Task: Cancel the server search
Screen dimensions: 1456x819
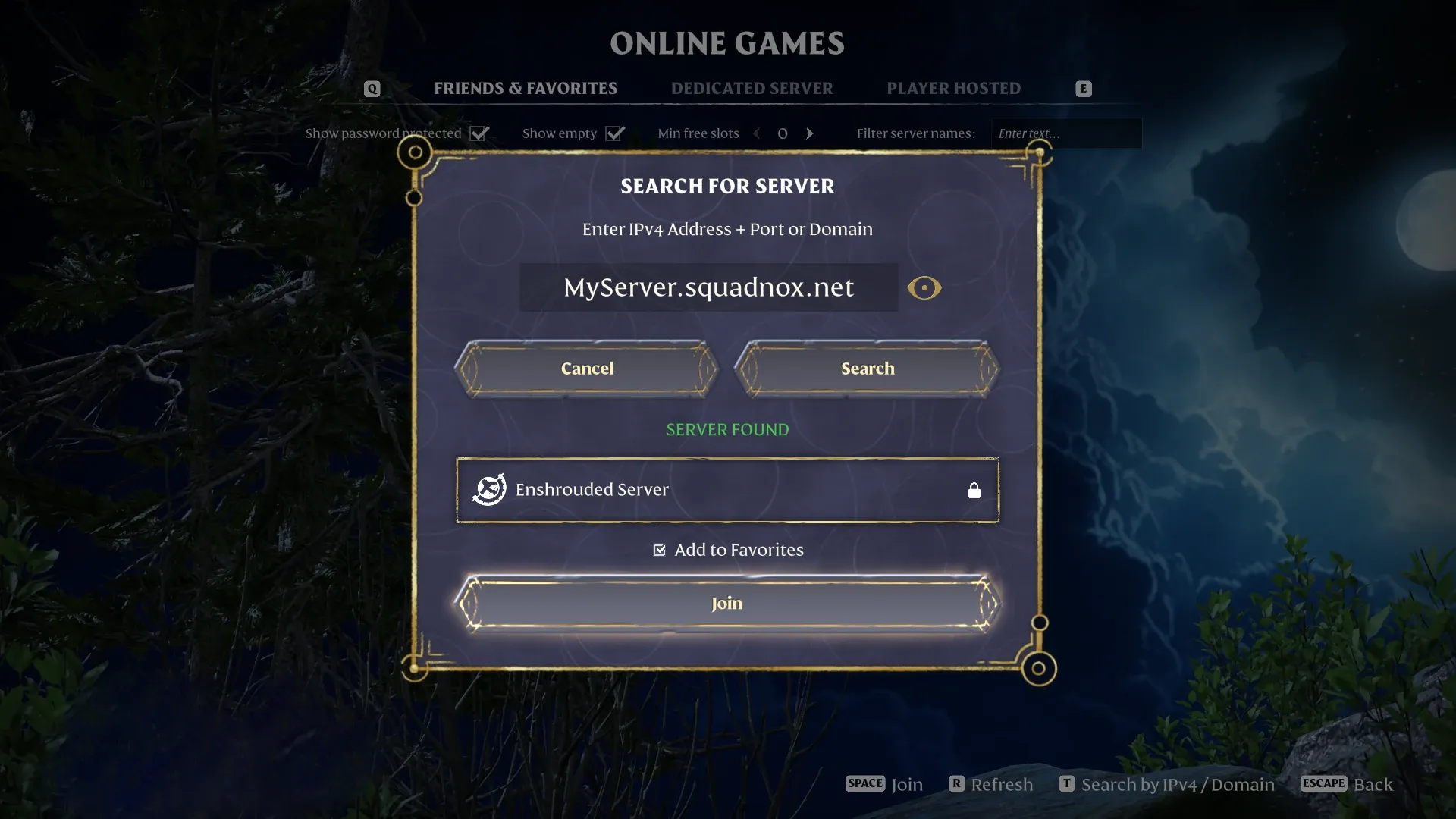Action: point(587,369)
